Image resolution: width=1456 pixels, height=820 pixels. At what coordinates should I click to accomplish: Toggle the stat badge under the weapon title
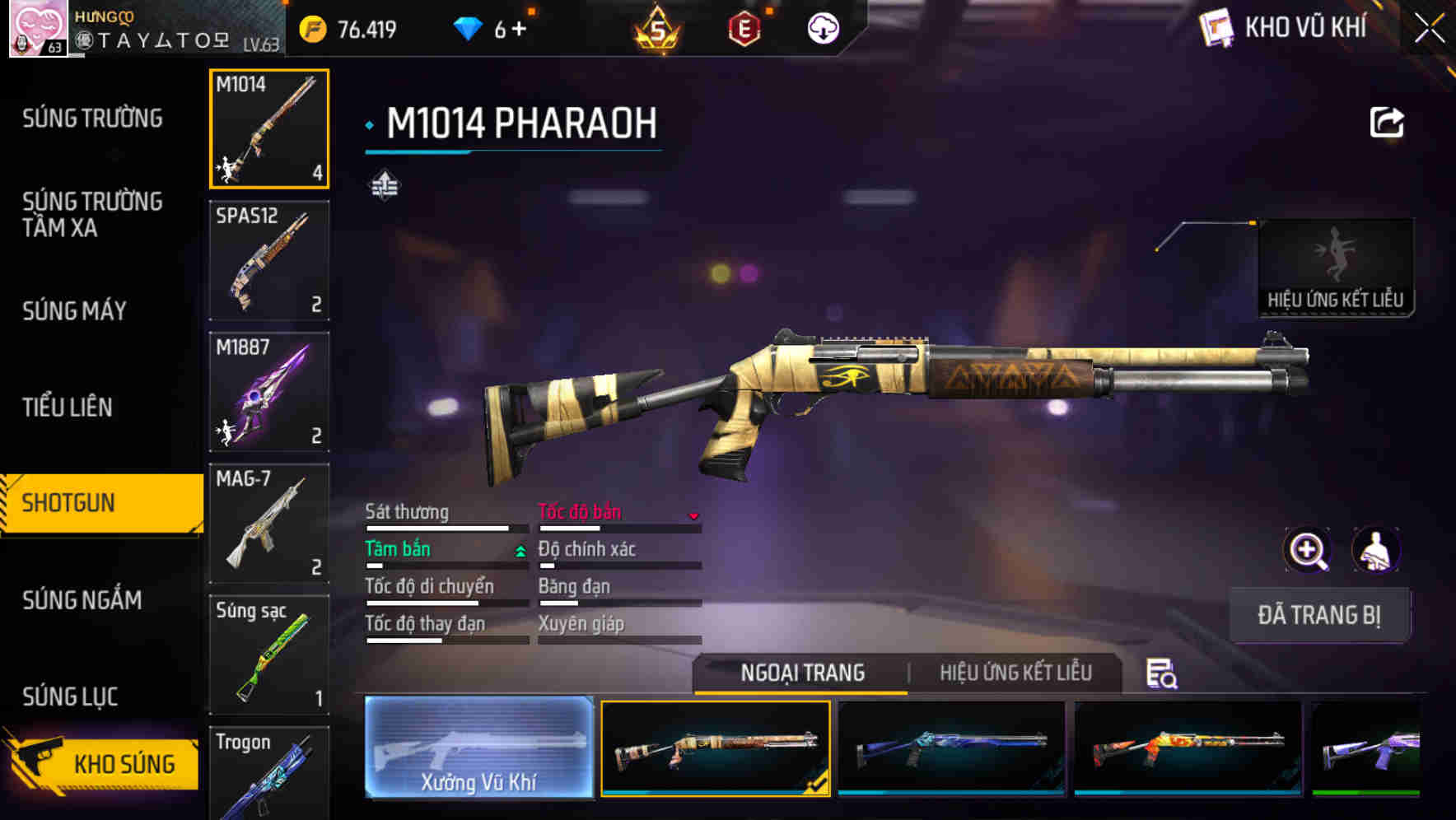[385, 184]
